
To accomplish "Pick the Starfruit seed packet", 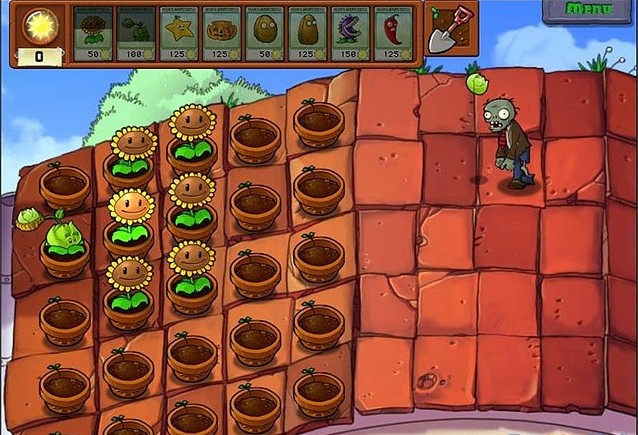I will [x=180, y=32].
